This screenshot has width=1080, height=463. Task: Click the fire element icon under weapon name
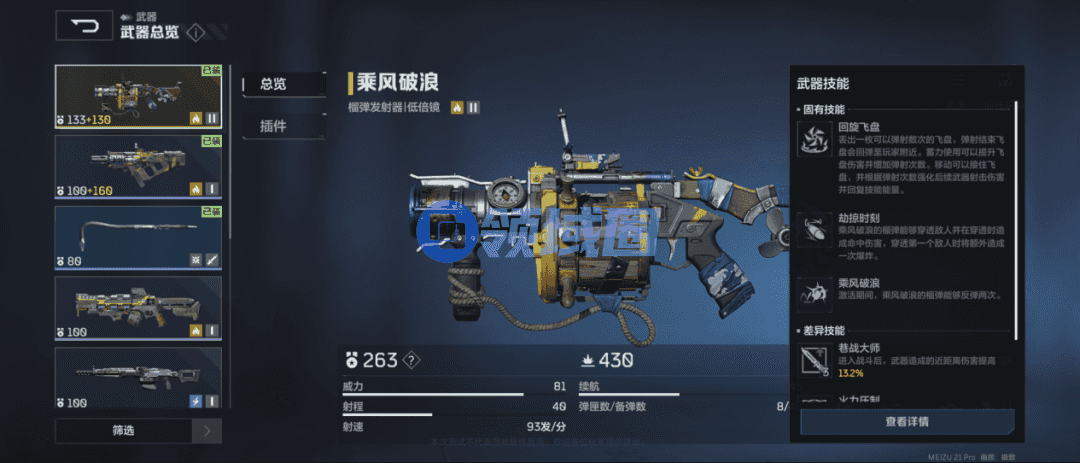click(x=457, y=107)
